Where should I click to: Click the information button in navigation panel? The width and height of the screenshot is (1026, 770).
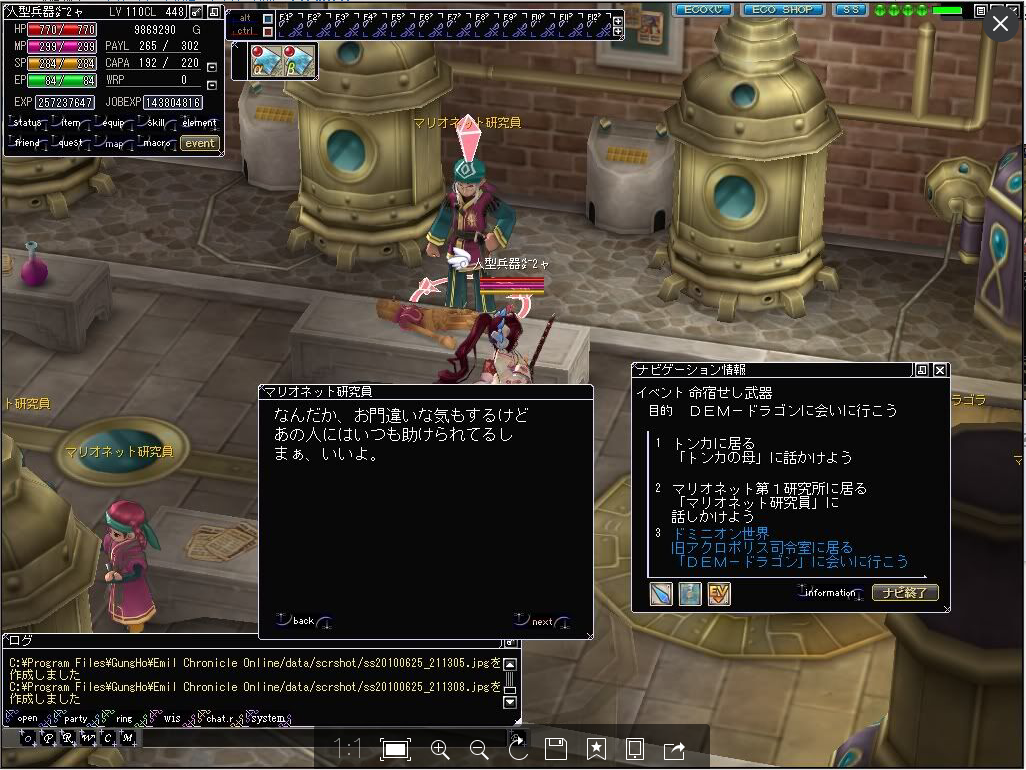[831, 593]
